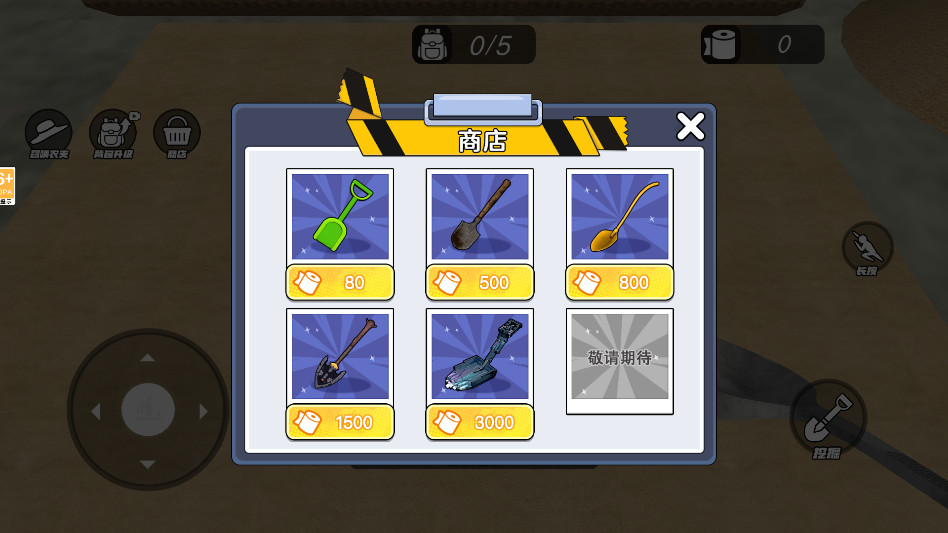Close the shop window

tap(690, 126)
